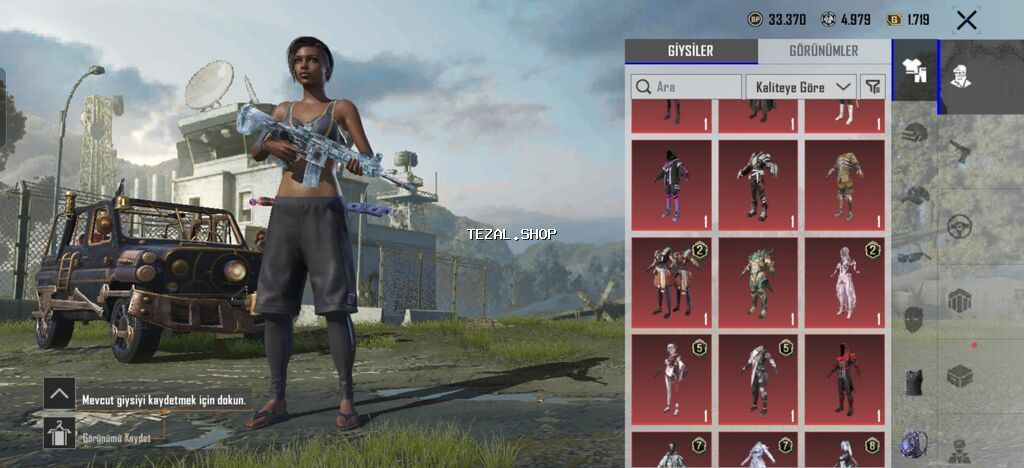Screen dimensions: 1024x468
Task: Switch to the Görünümler tab
Action: (822, 52)
